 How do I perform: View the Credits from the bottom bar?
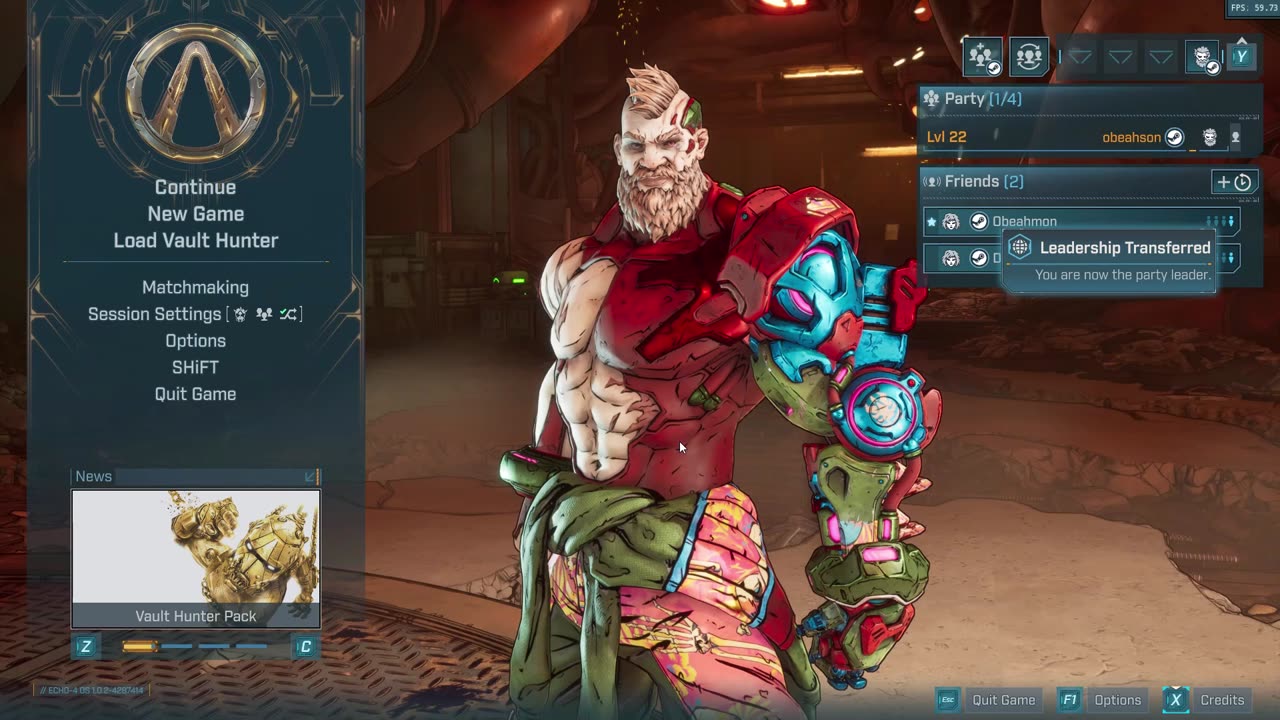(x=1208, y=700)
